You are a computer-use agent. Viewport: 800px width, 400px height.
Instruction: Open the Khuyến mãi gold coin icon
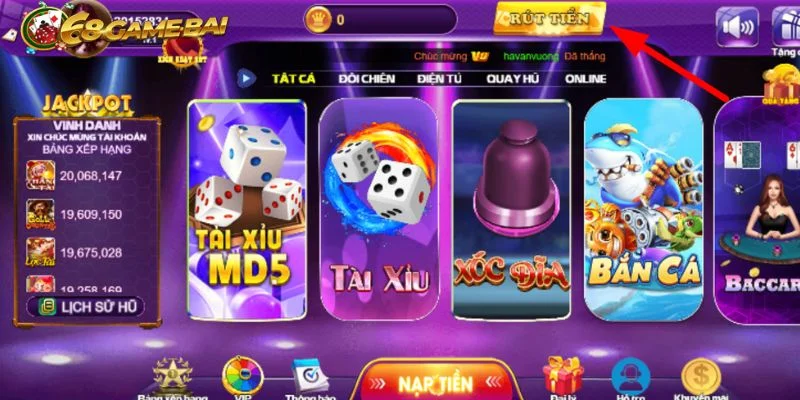[x=701, y=378]
